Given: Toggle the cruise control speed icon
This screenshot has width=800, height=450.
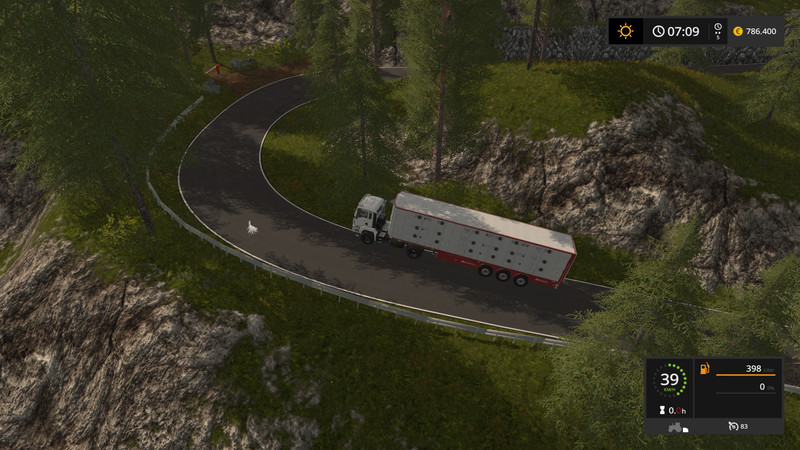Looking at the screenshot, I should coord(734,427).
